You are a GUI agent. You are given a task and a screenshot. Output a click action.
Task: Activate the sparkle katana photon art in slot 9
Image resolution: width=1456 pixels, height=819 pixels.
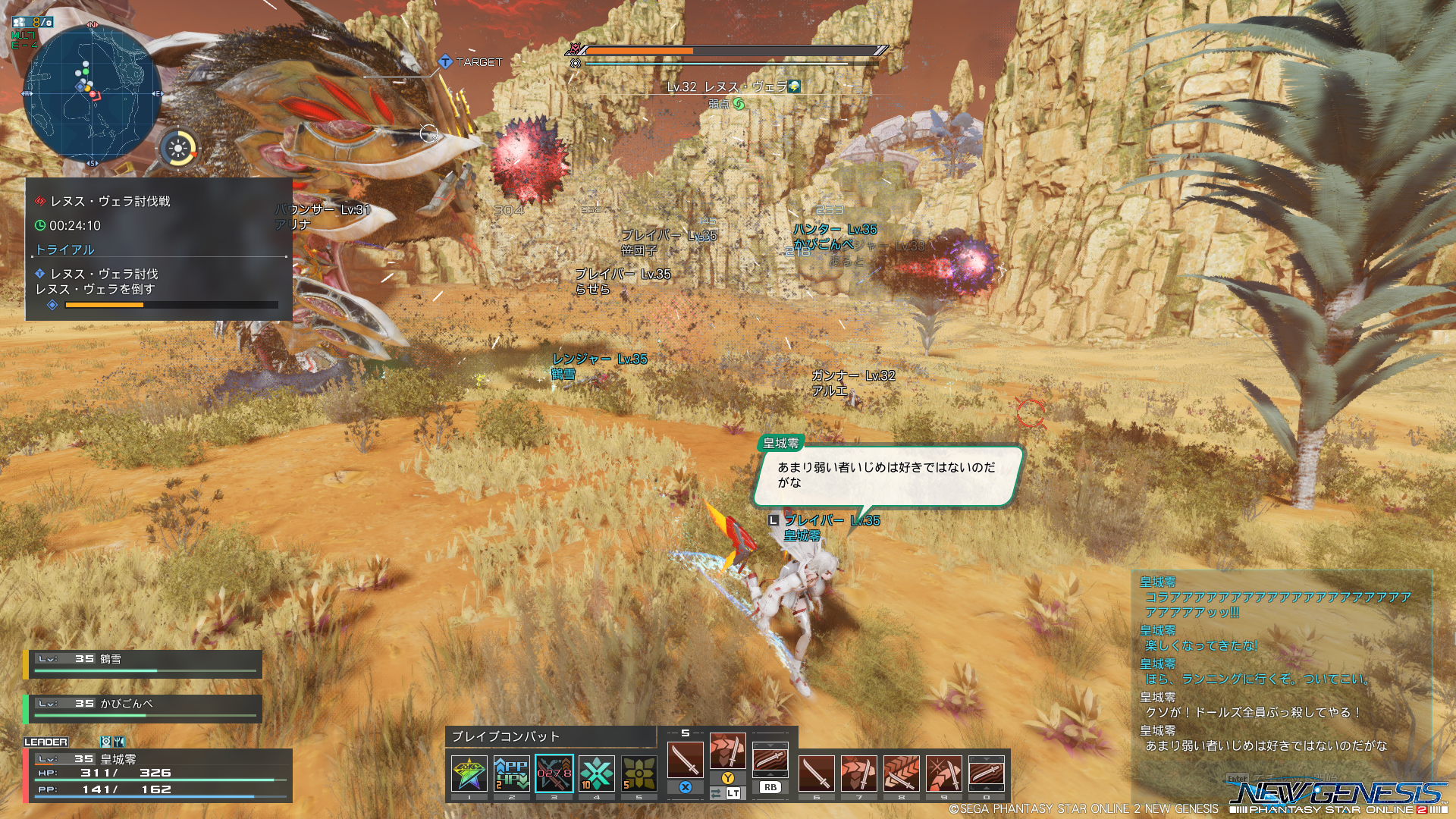944,773
